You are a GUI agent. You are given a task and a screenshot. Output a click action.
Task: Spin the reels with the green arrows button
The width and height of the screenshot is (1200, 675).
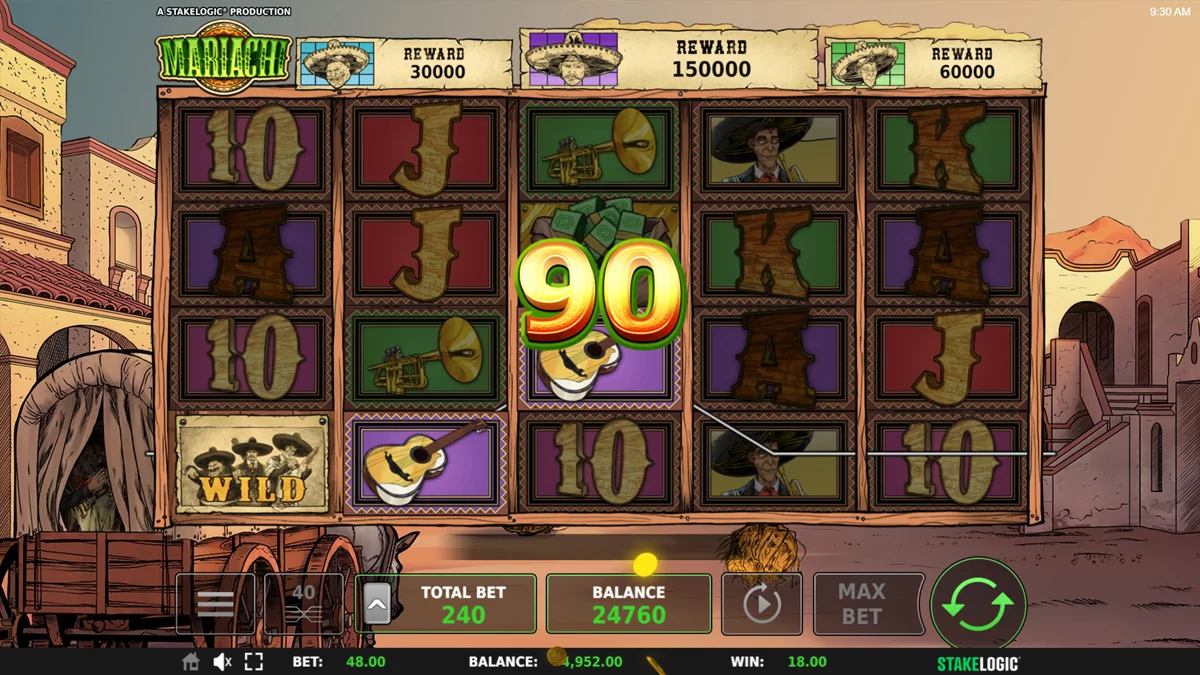point(977,604)
